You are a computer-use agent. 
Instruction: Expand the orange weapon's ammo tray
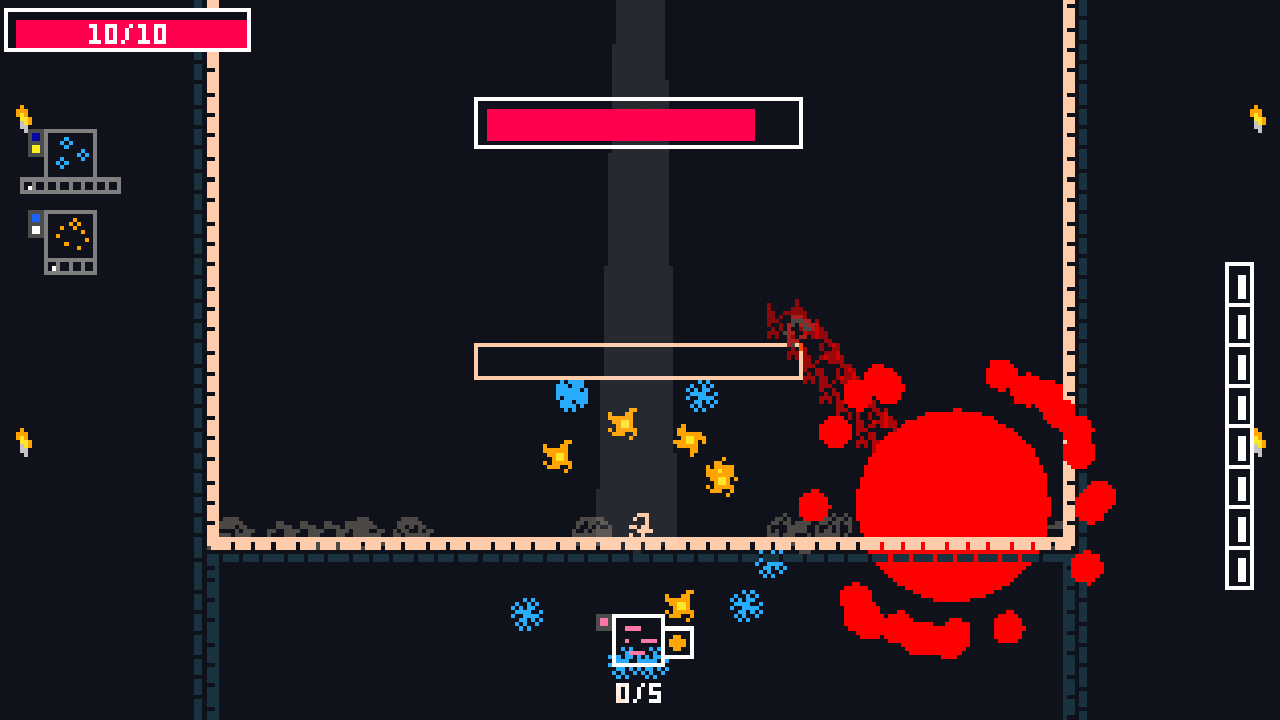click(x=68, y=266)
